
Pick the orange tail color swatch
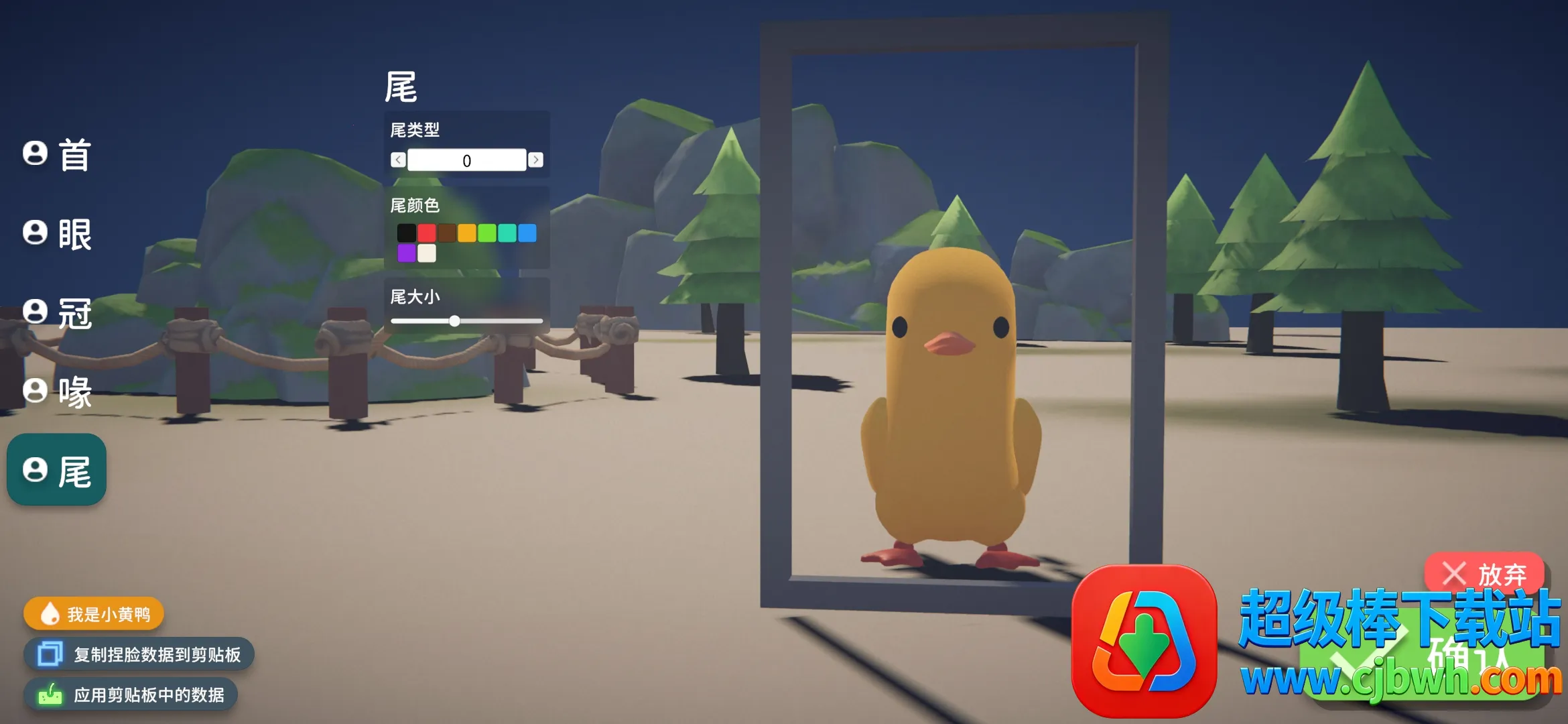pyautogui.click(x=467, y=233)
